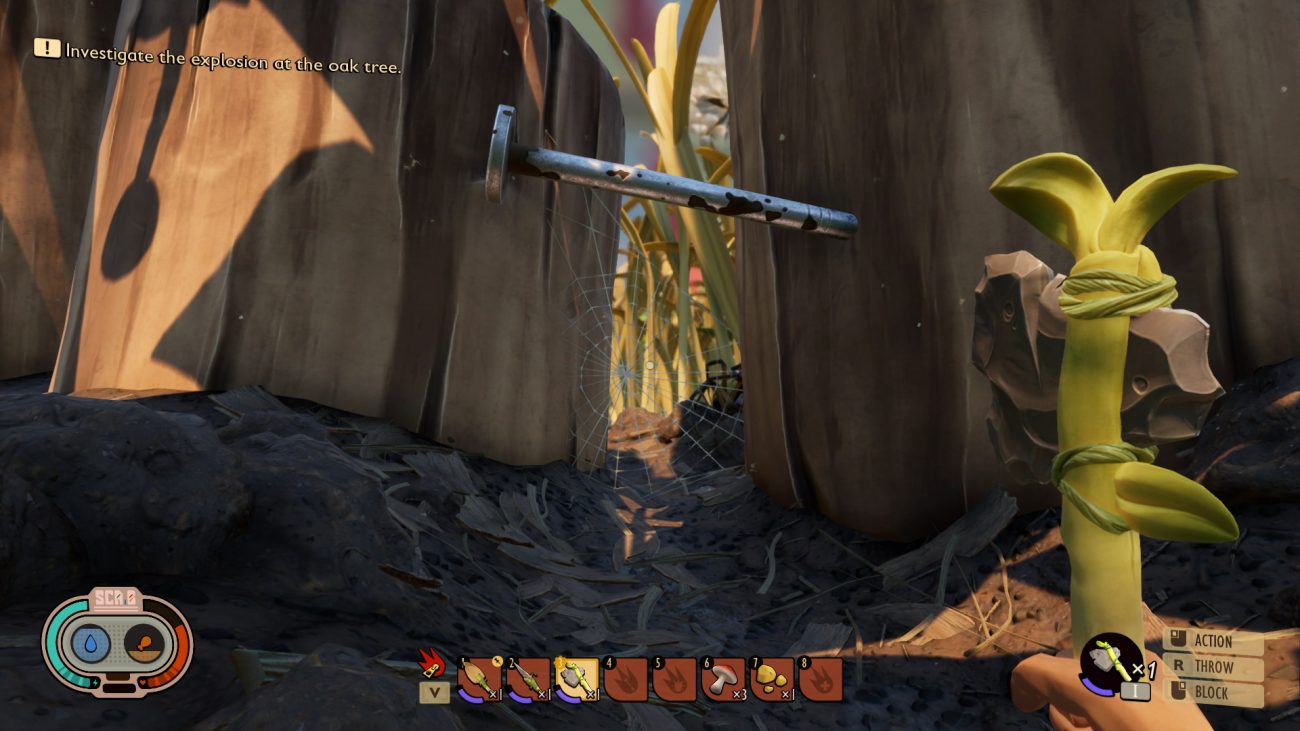The image size is (1300, 731).
Task: Expand the hotbar with the V chevron
Action: (x=434, y=691)
